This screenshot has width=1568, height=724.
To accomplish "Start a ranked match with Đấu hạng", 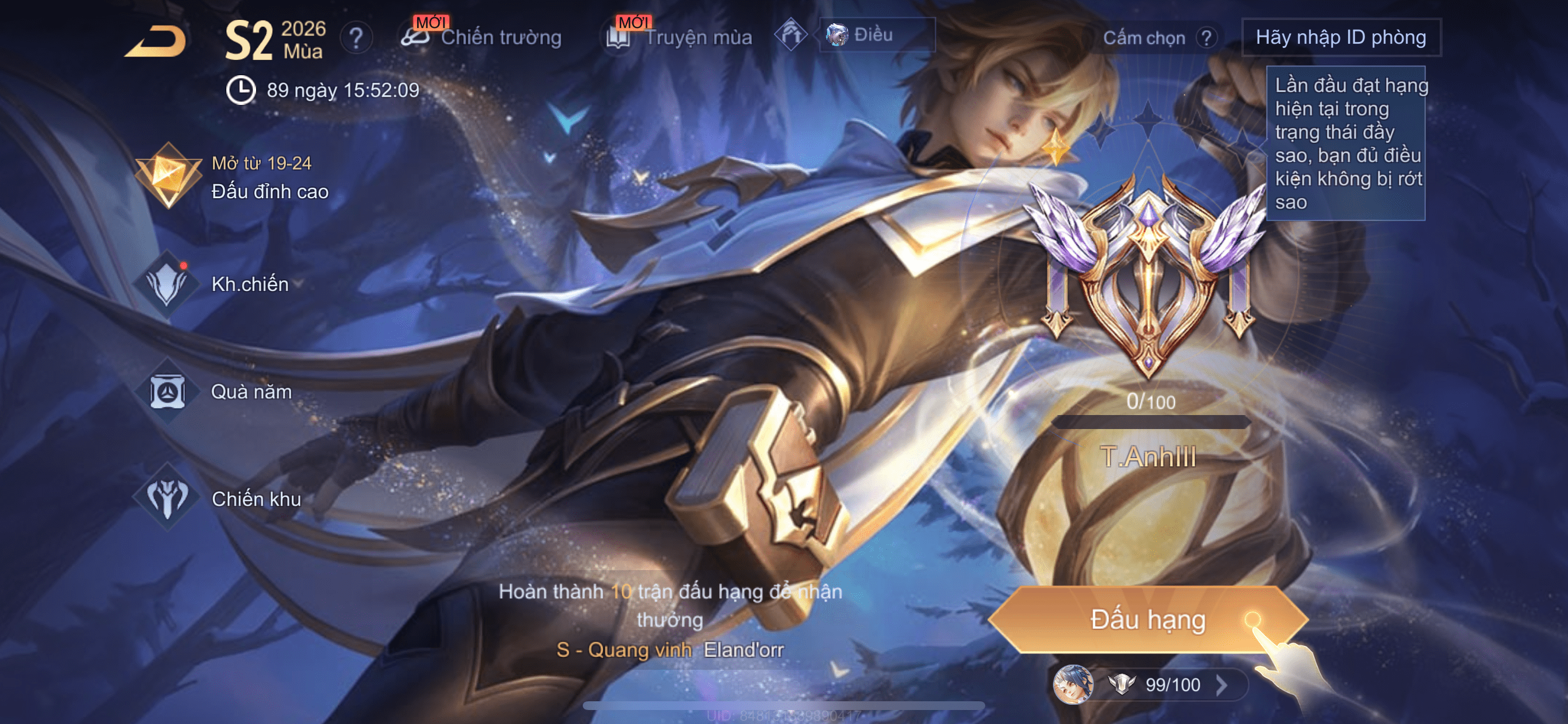I will pos(1147,619).
